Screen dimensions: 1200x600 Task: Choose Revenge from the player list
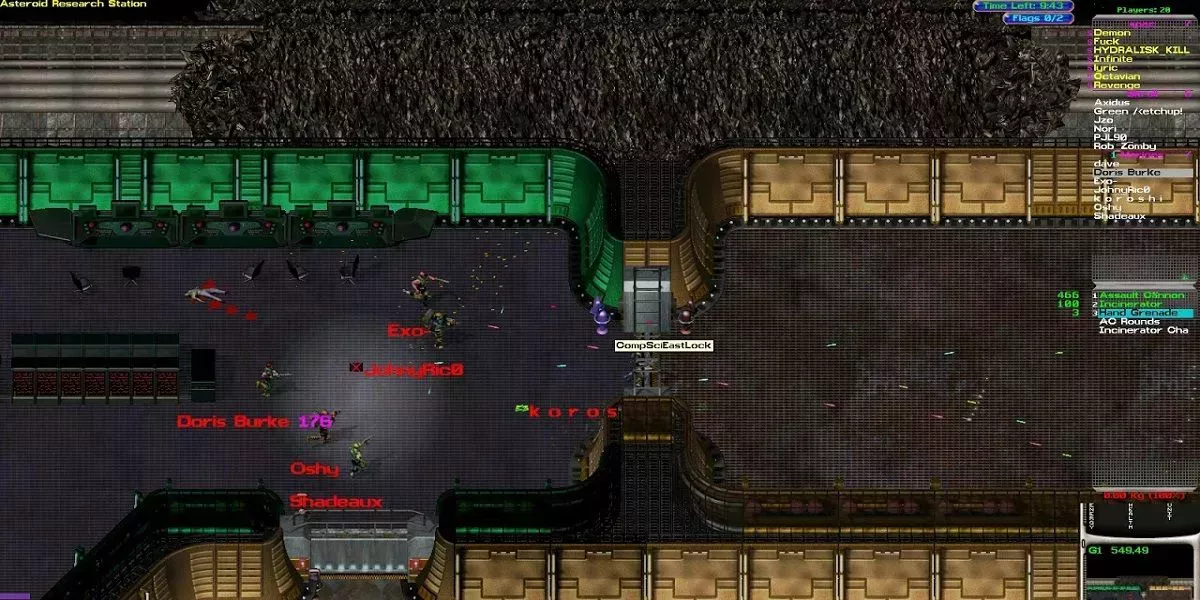tap(1116, 86)
